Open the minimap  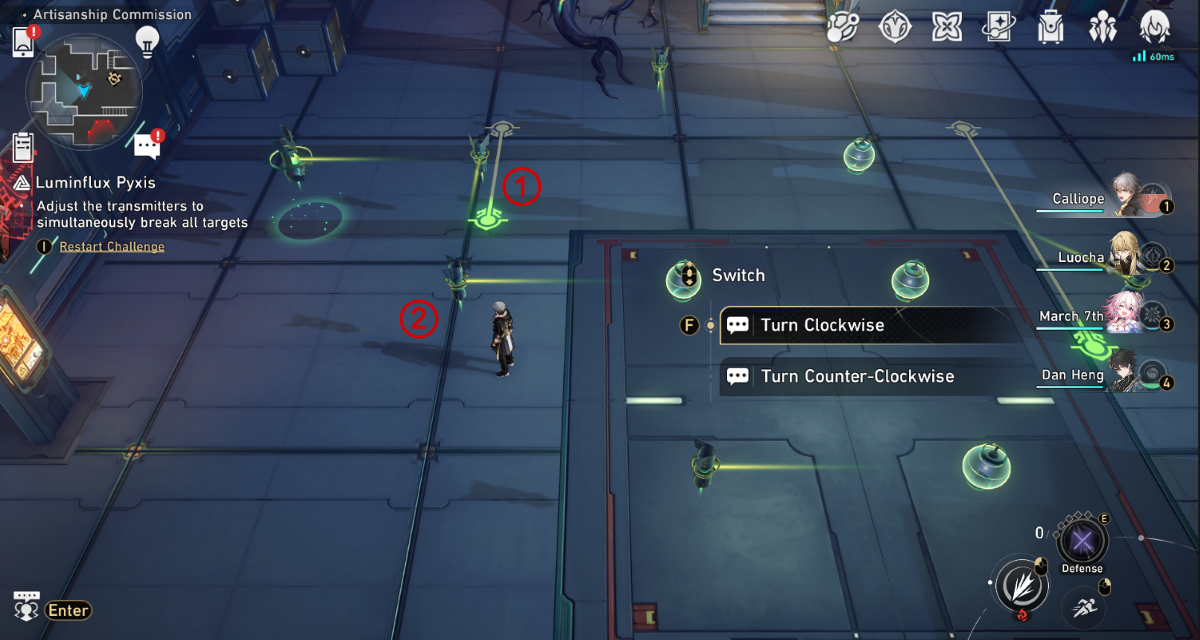(84, 92)
